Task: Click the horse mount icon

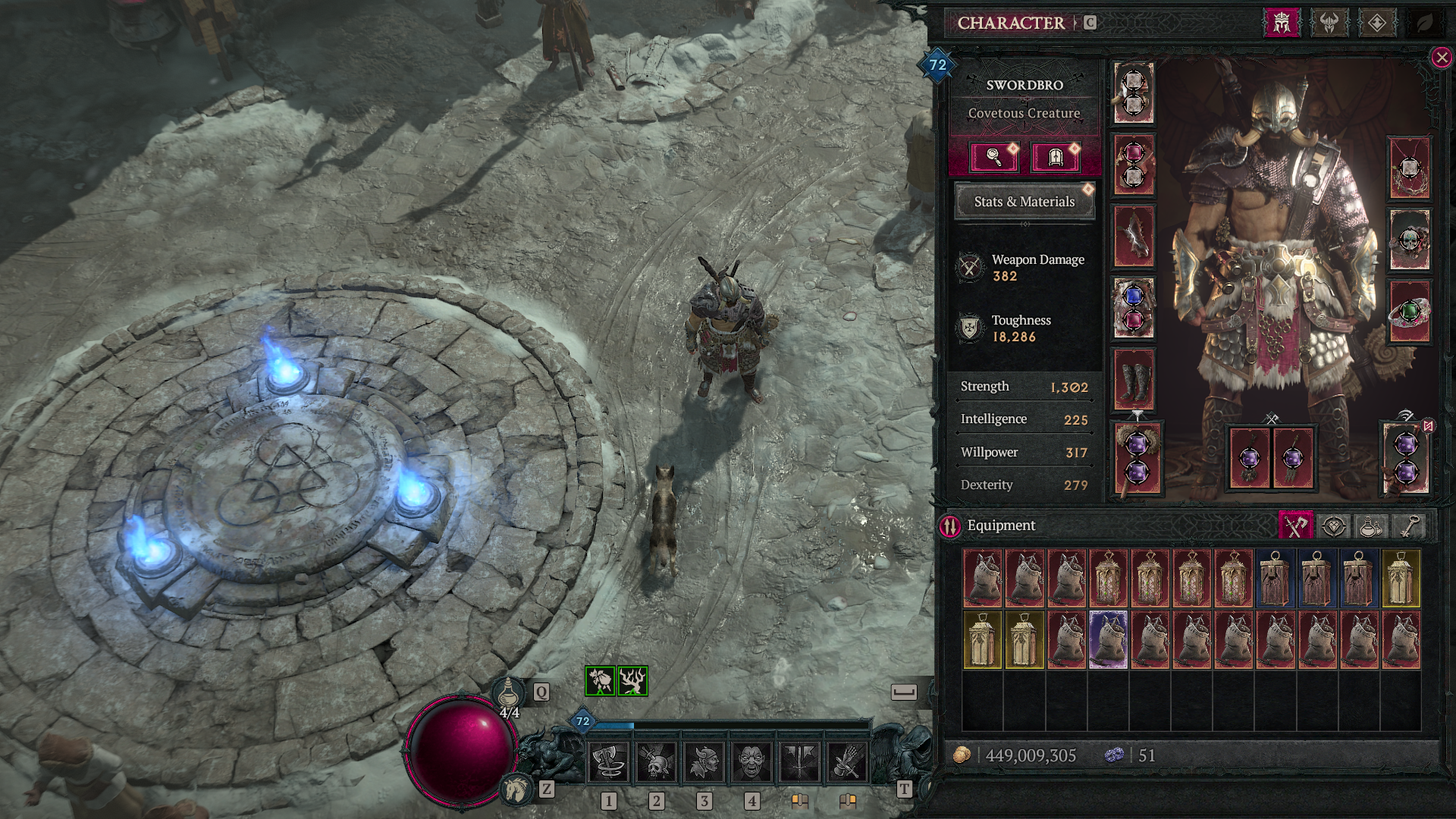Action: pyautogui.click(x=517, y=789)
